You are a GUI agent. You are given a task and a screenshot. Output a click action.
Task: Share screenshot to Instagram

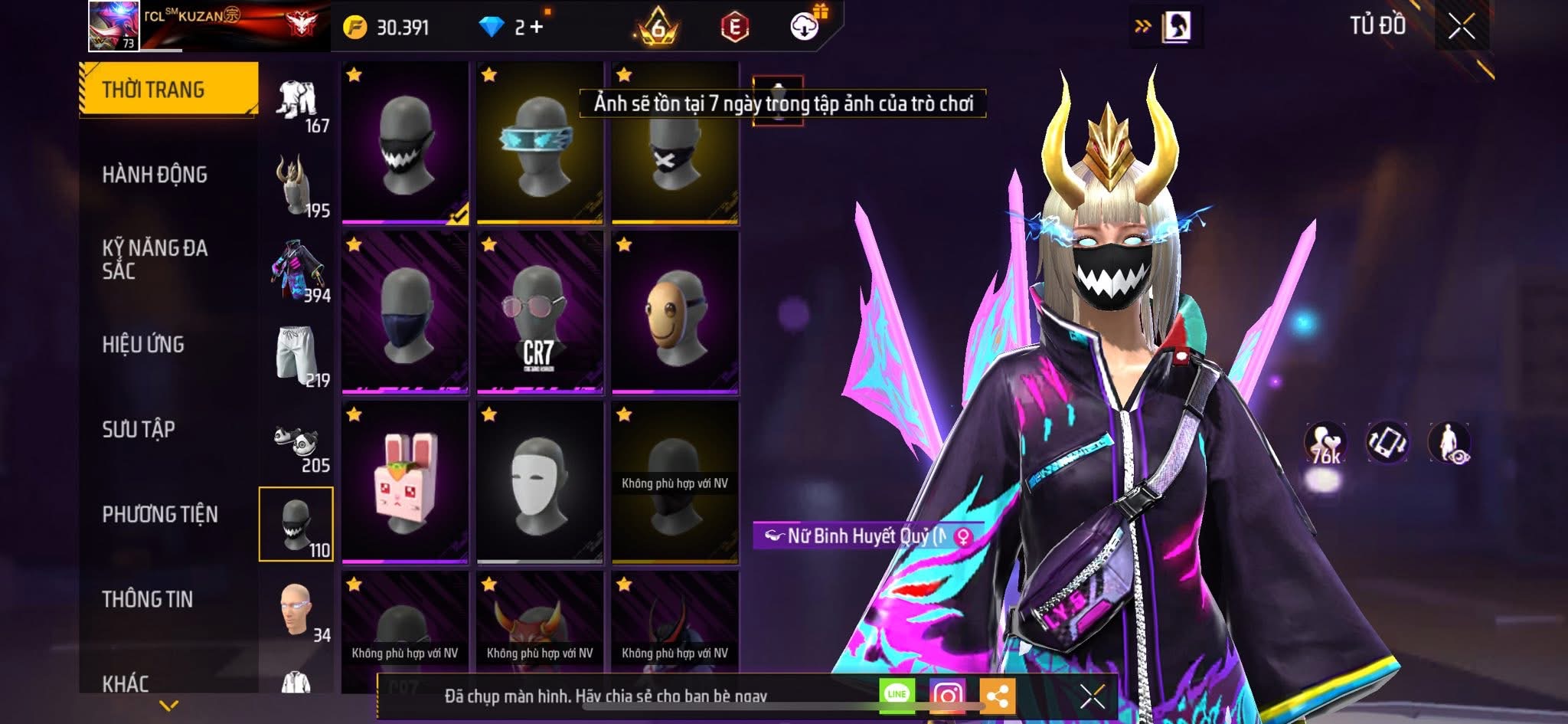tap(947, 695)
